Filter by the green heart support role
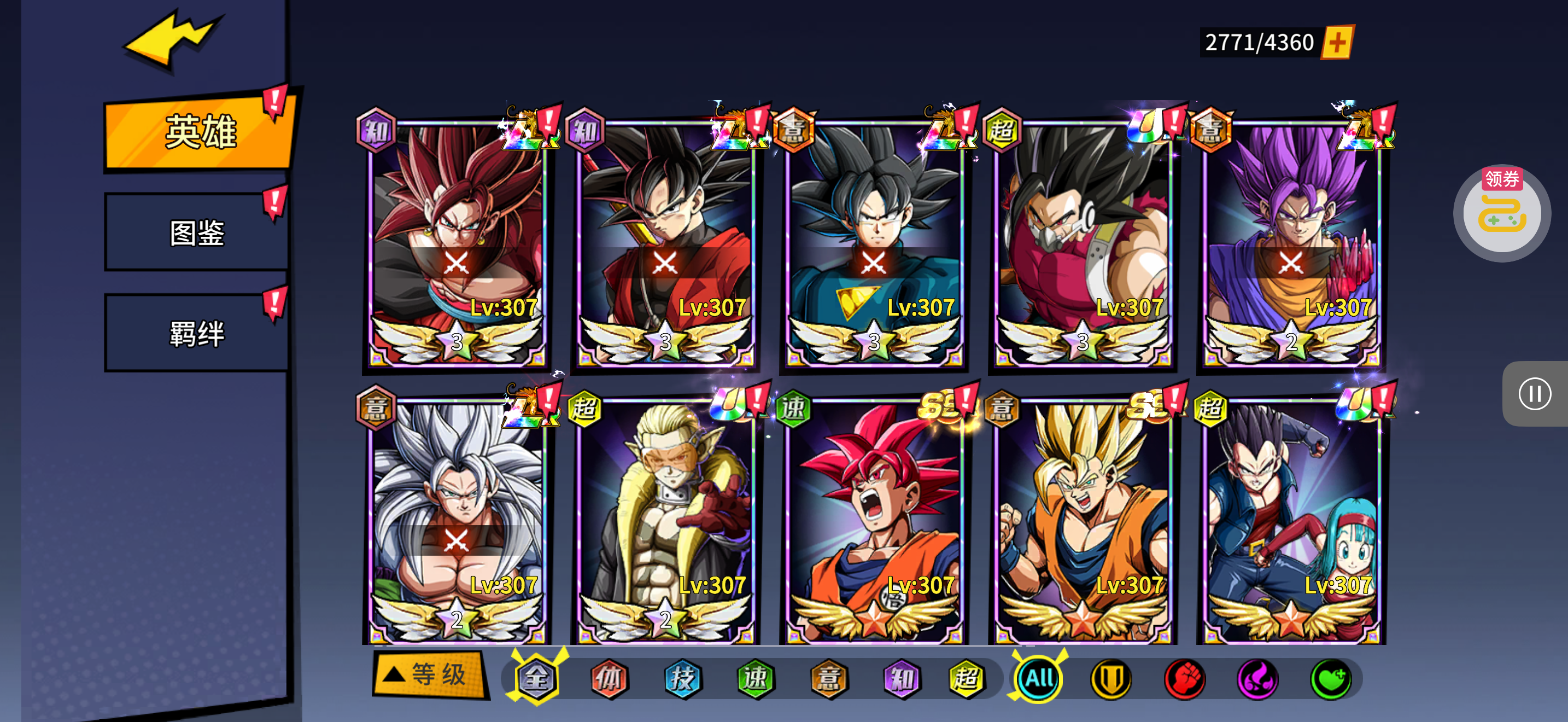 (x=1331, y=678)
